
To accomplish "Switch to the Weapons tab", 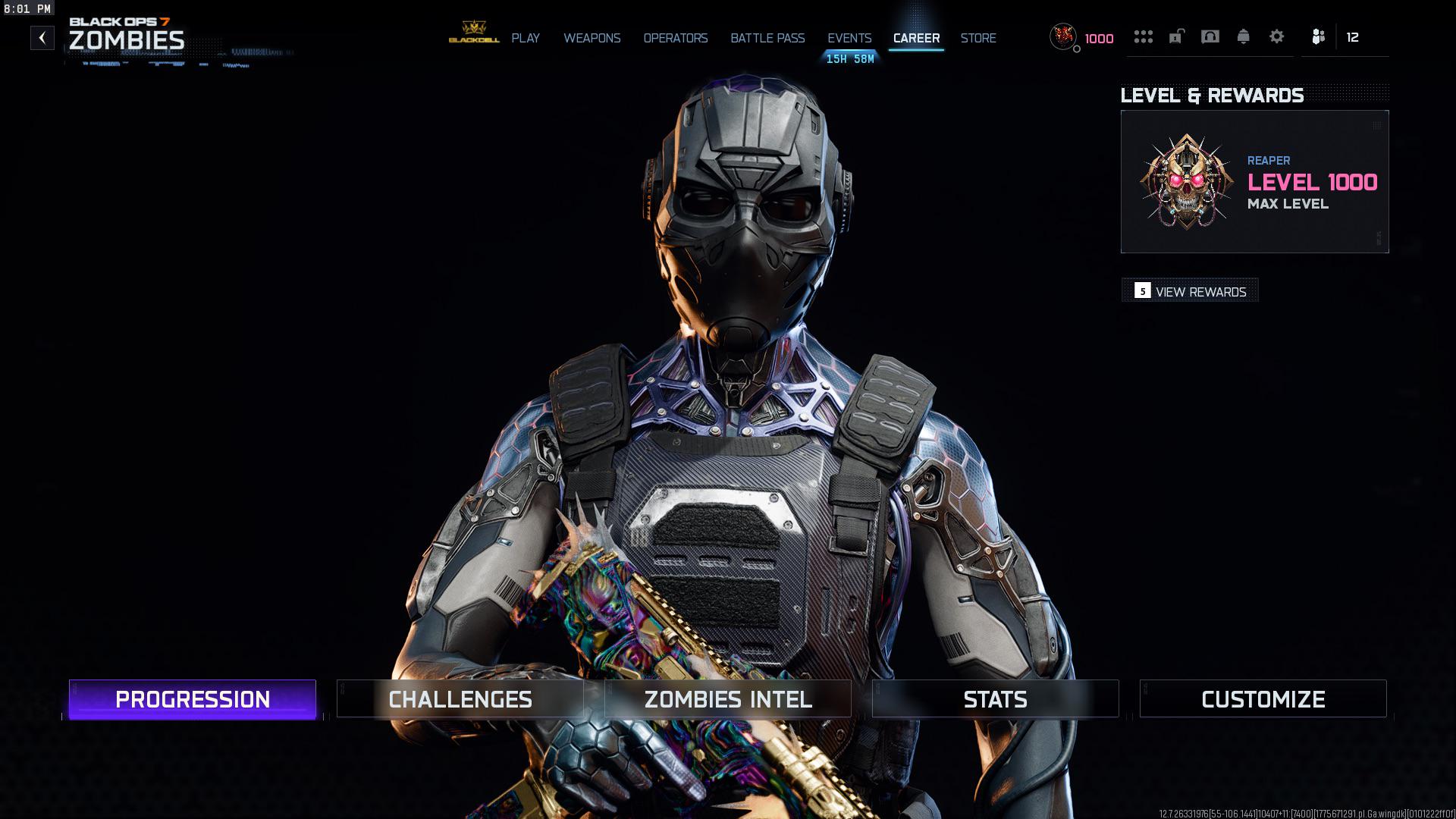I will 591,38.
